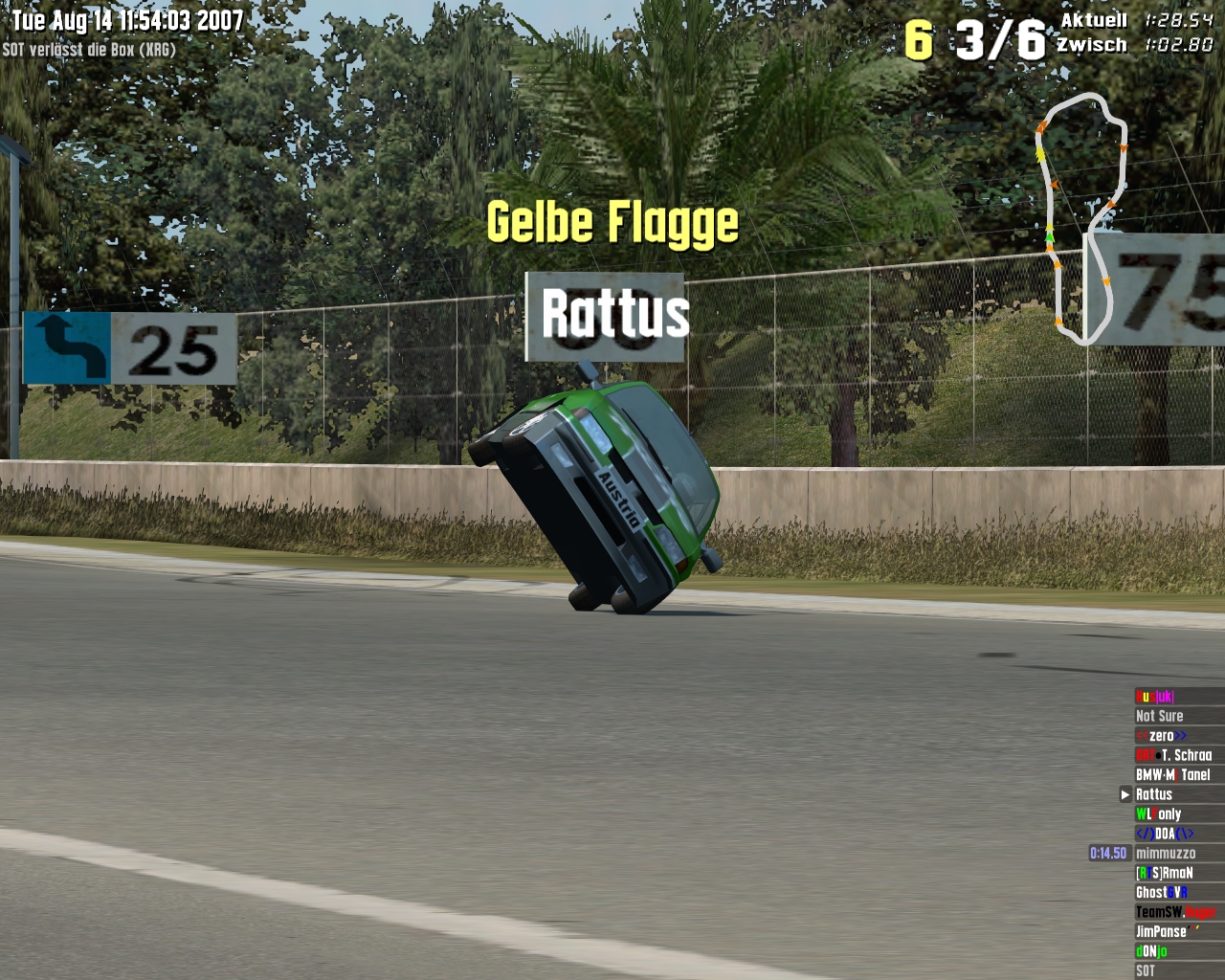View the DOA driver entry
The width and height of the screenshot is (1225, 980).
(1165, 834)
